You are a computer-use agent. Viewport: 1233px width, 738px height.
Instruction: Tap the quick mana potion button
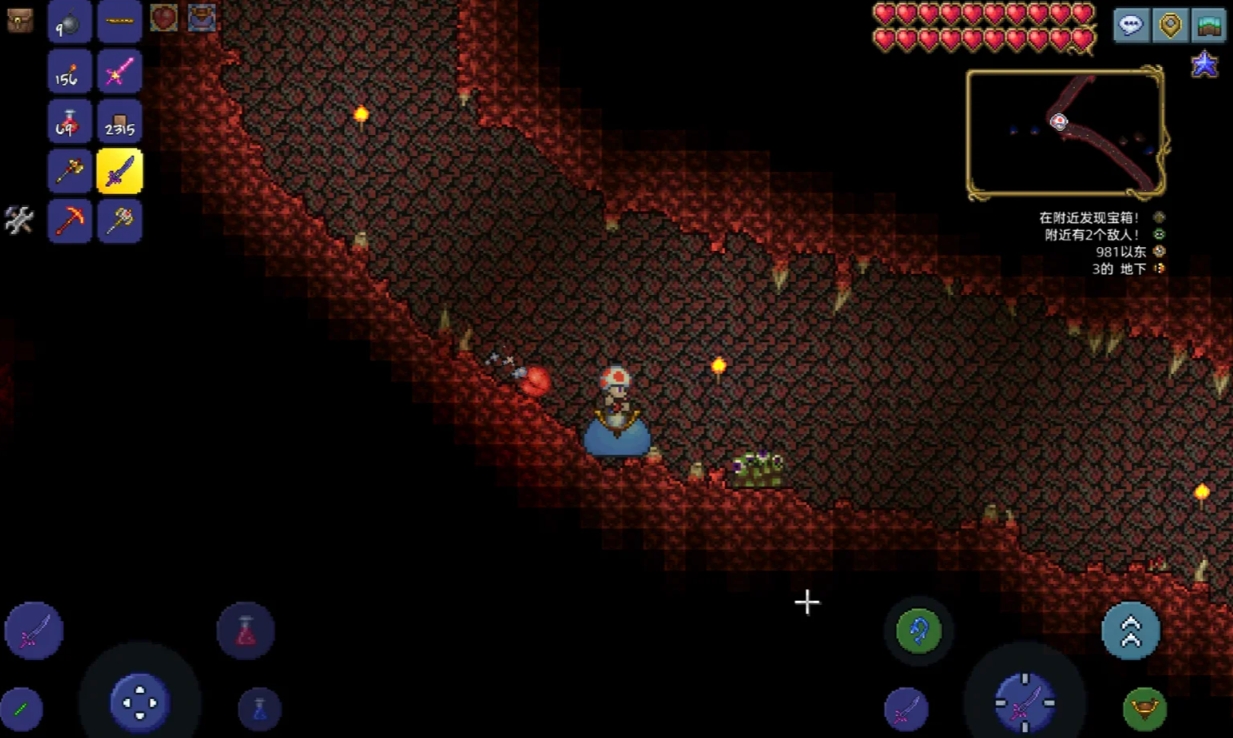[x=259, y=709]
